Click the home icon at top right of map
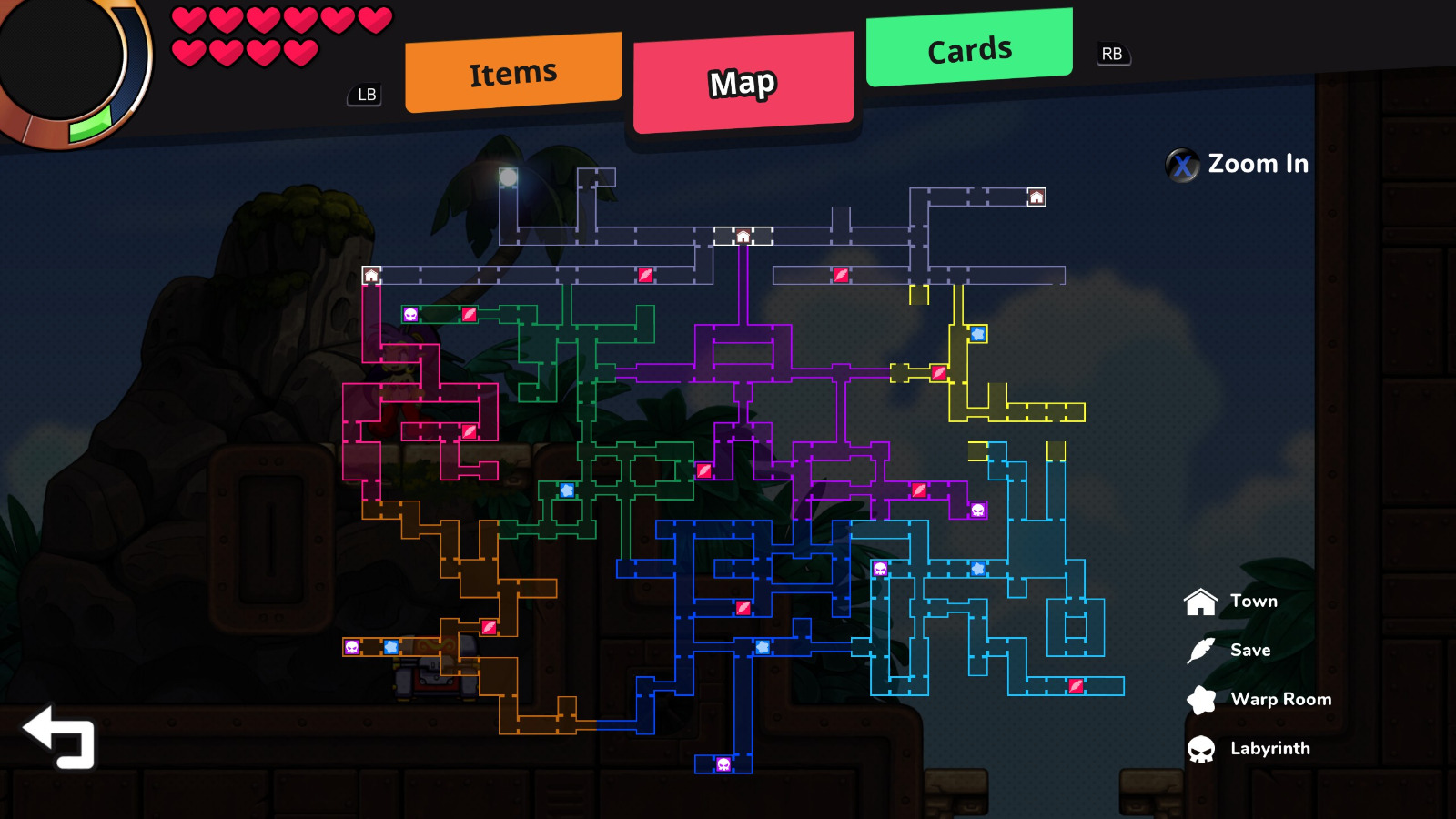 (1036, 197)
